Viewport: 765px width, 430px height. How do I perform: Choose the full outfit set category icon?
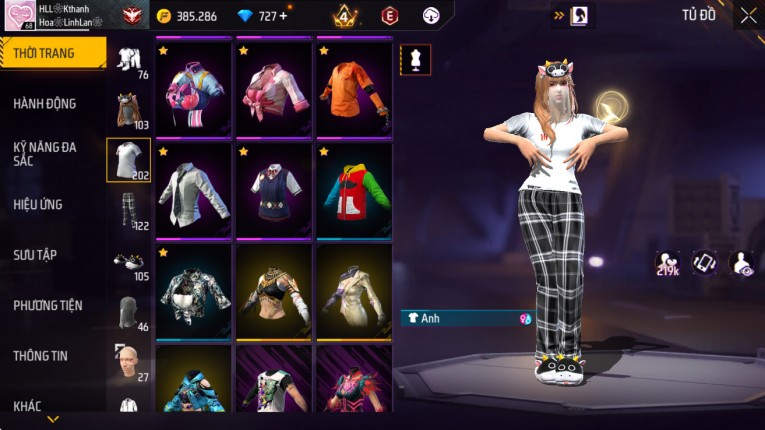(x=128, y=60)
